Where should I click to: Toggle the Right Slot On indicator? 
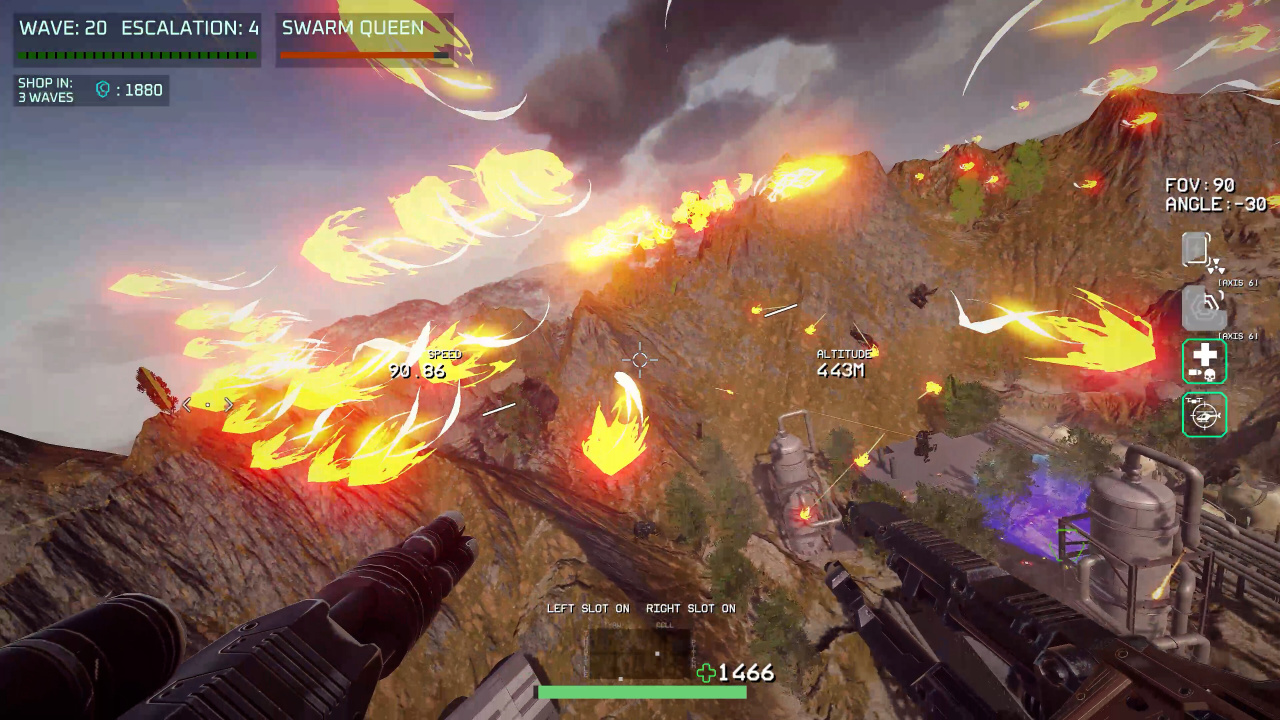coord(690,608)
